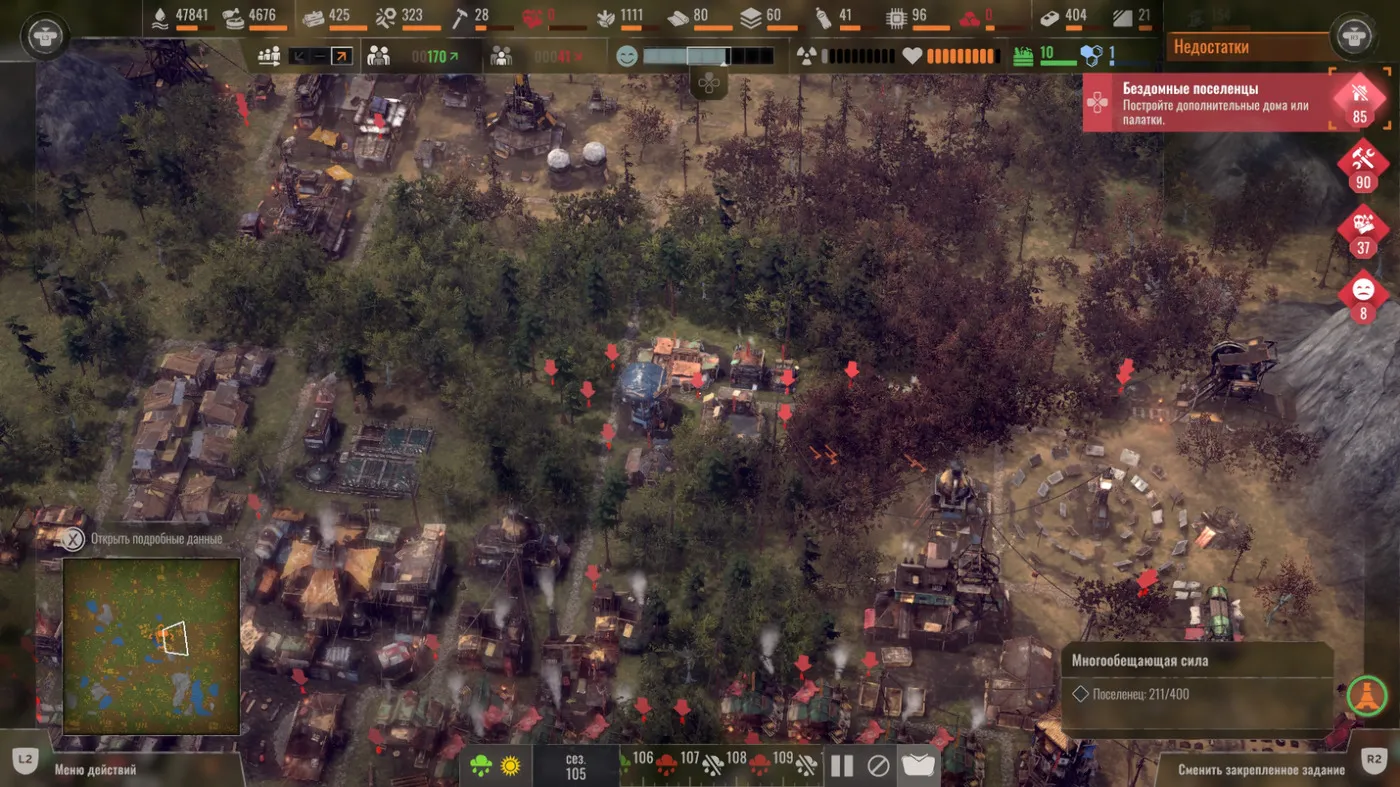Image resolution: width=1400 pixels, height=787 pixels.
Task: Select the homeless settlers shortage alert icon
Action: 1359,99
